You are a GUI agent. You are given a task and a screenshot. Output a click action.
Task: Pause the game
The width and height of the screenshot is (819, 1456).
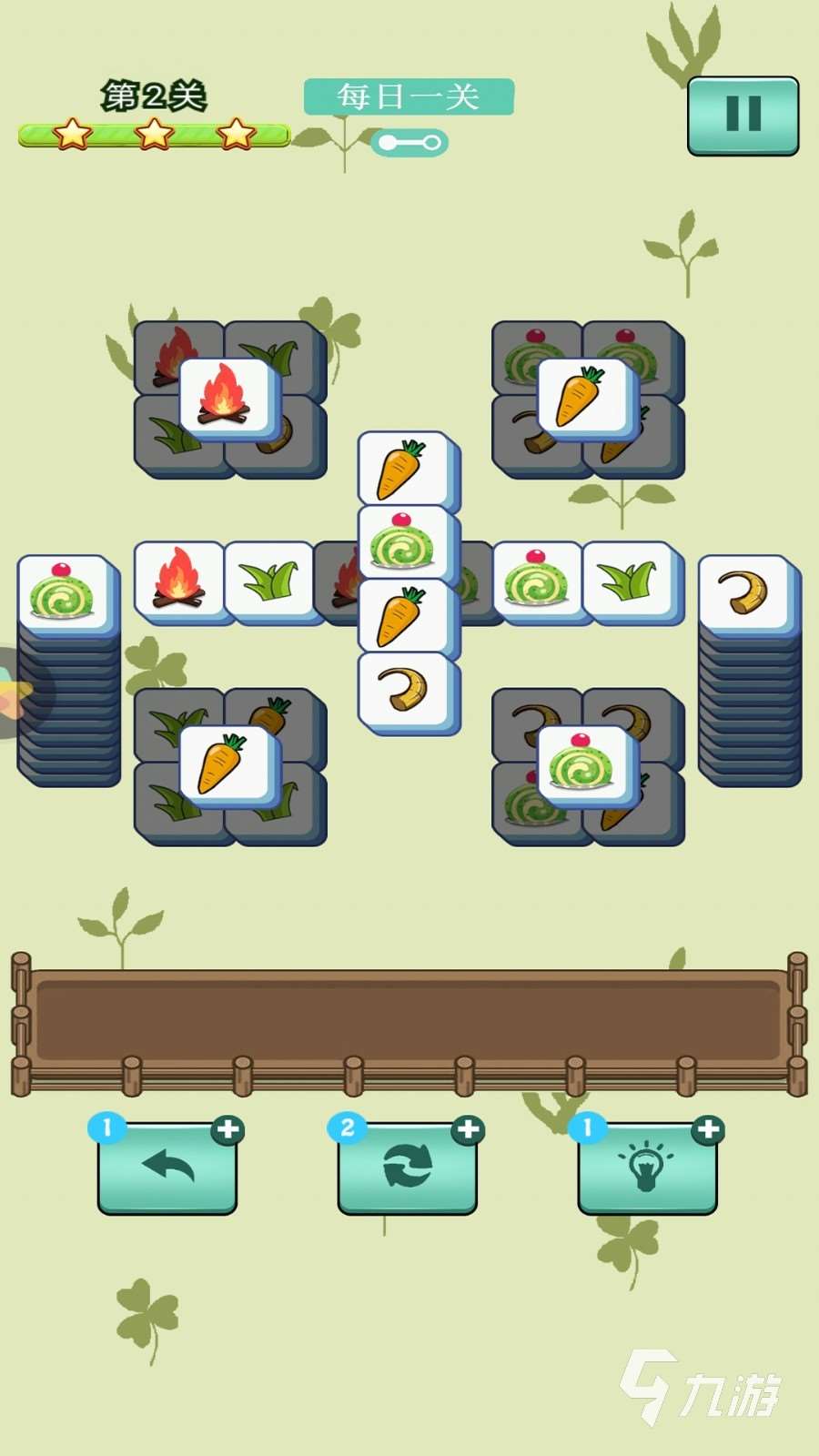pyautogui.click(x=743, y=116)
